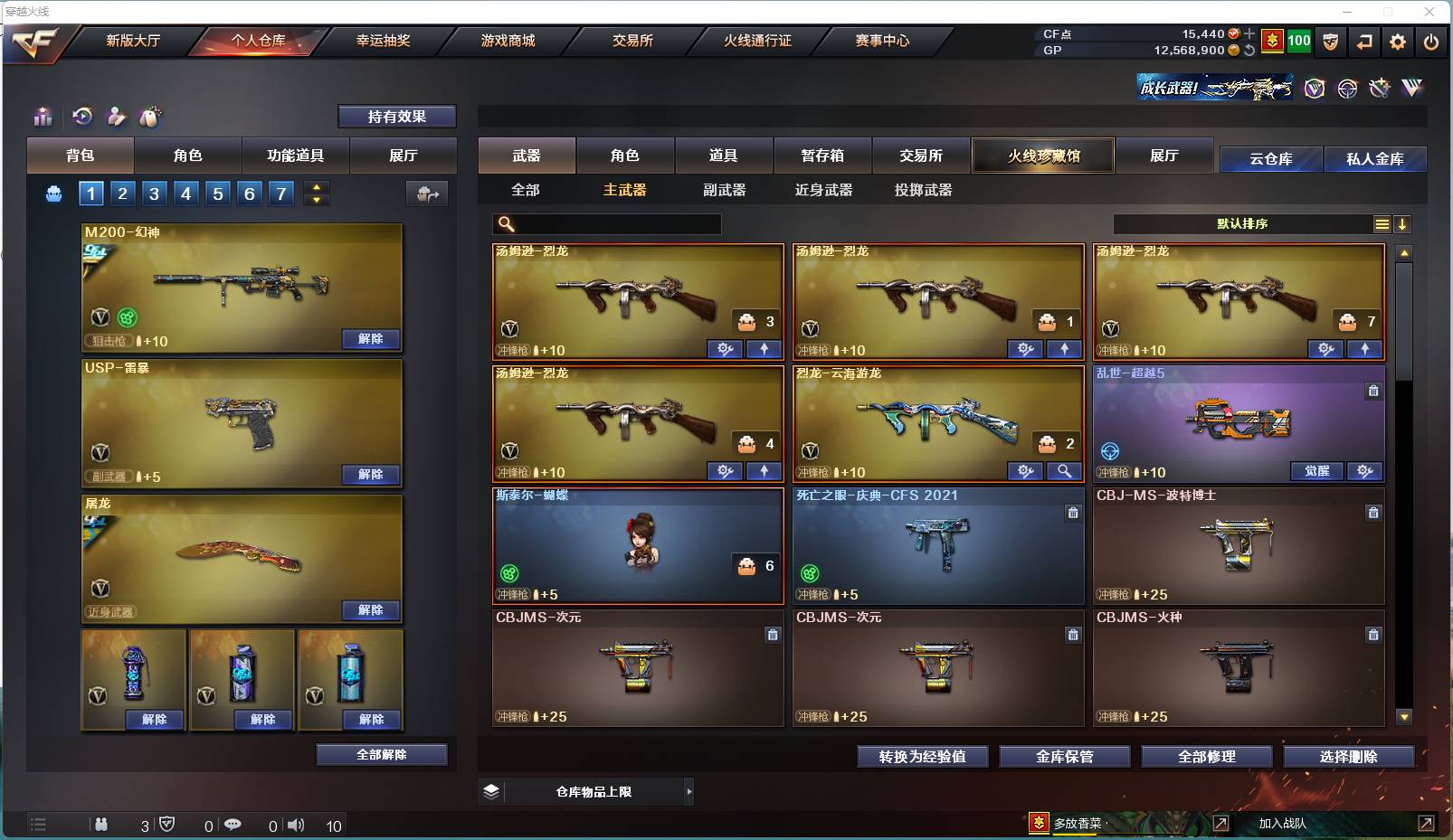Click the 全部解除 button
This screenshot has height=840, width=1453.
[382, 754]
